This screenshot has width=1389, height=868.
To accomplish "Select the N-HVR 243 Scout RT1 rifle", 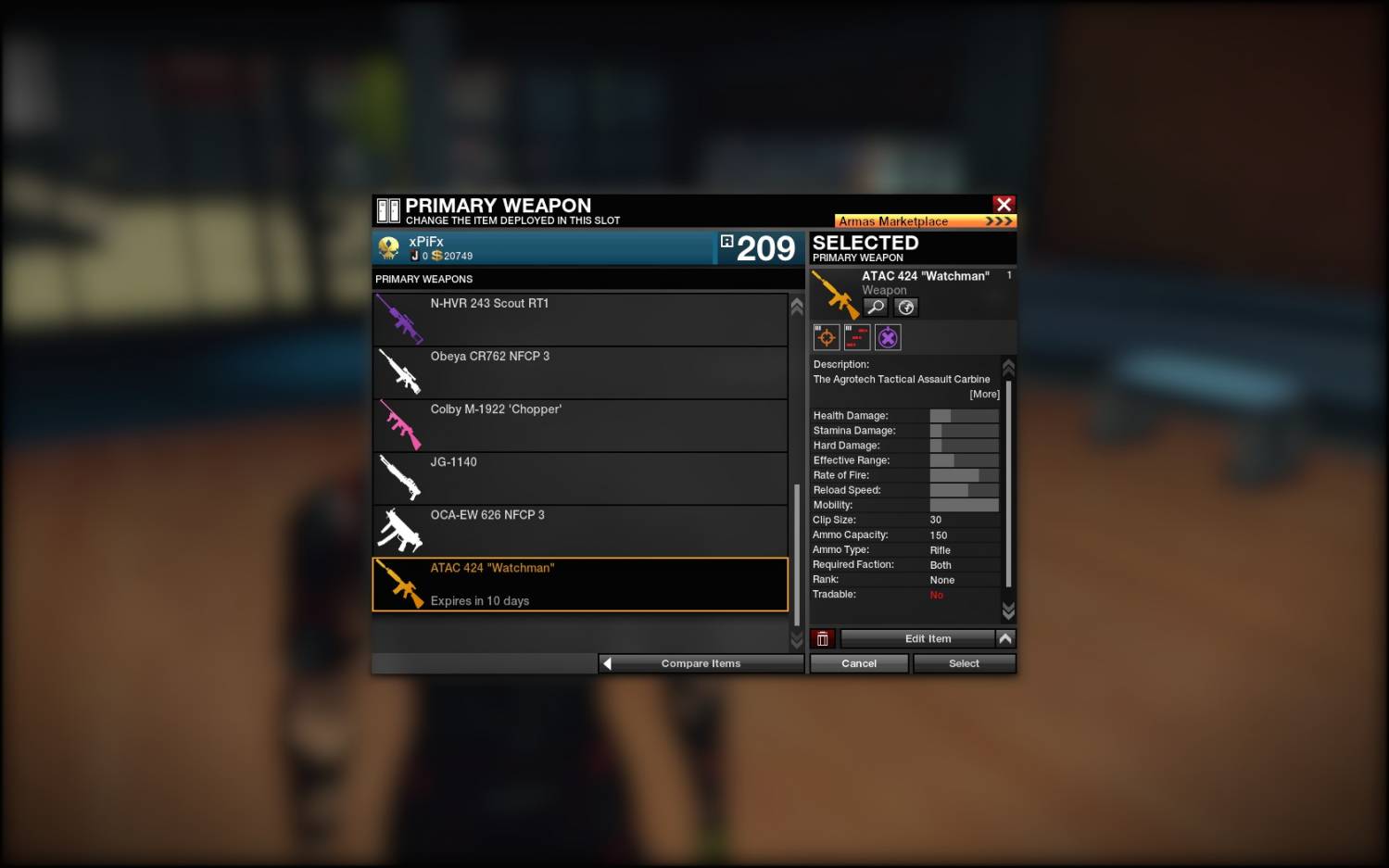I will pos(580,320).
